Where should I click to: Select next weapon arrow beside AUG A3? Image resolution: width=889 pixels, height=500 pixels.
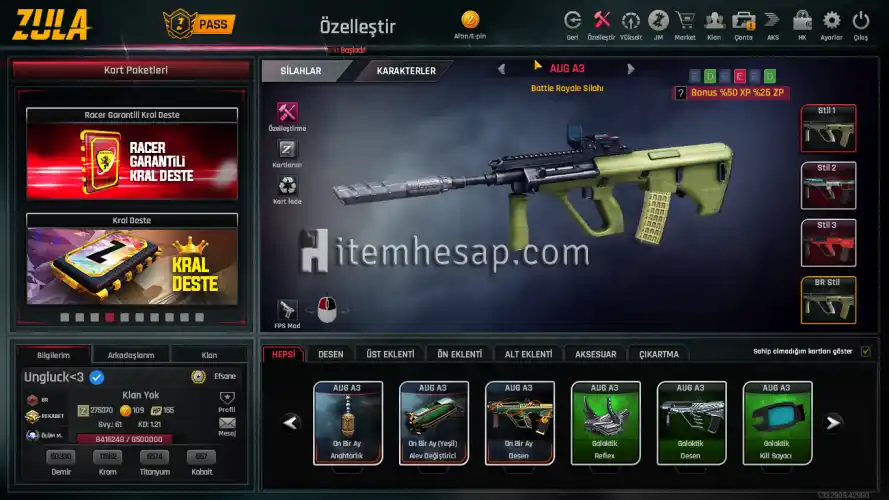pyautogui.click(x=631, y=70)
